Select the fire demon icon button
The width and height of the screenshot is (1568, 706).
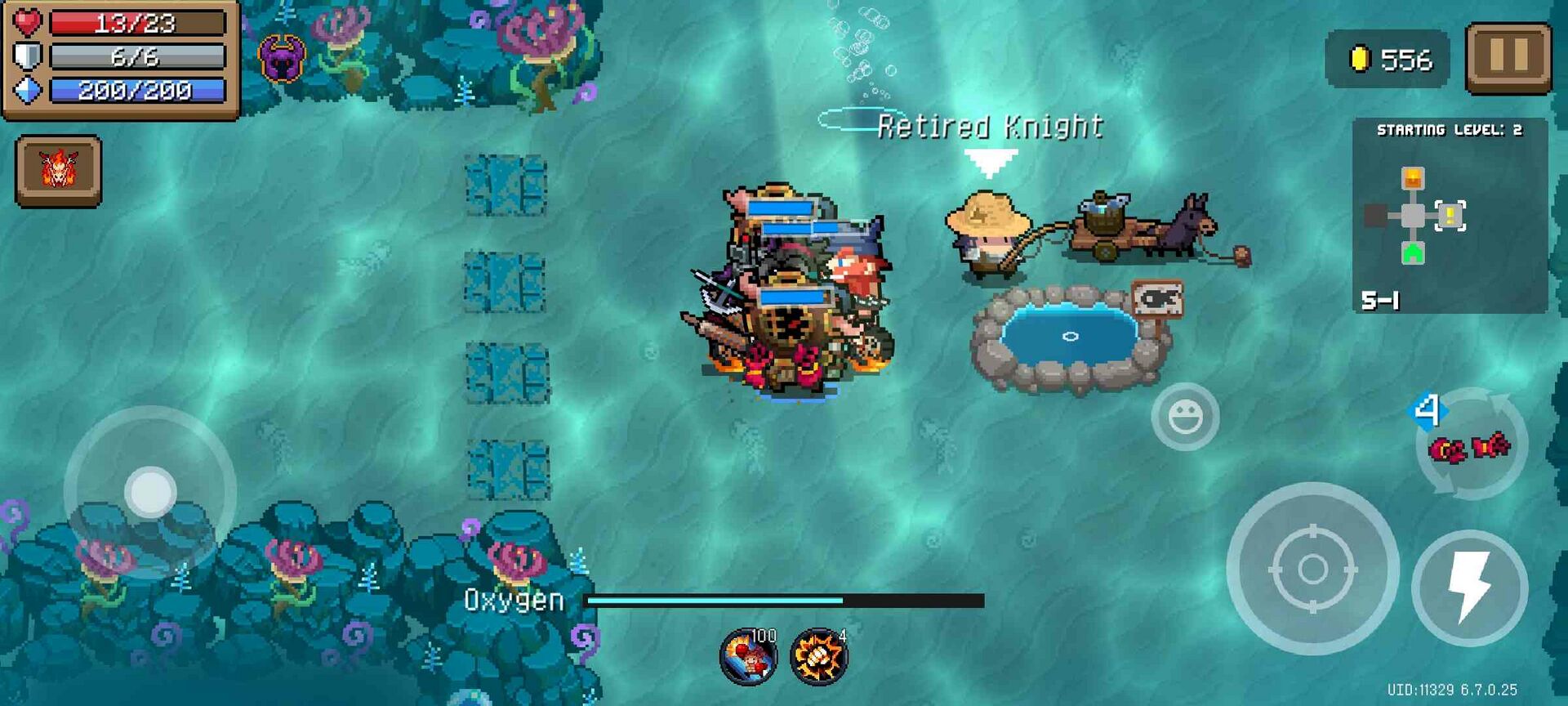click(59, 170)
